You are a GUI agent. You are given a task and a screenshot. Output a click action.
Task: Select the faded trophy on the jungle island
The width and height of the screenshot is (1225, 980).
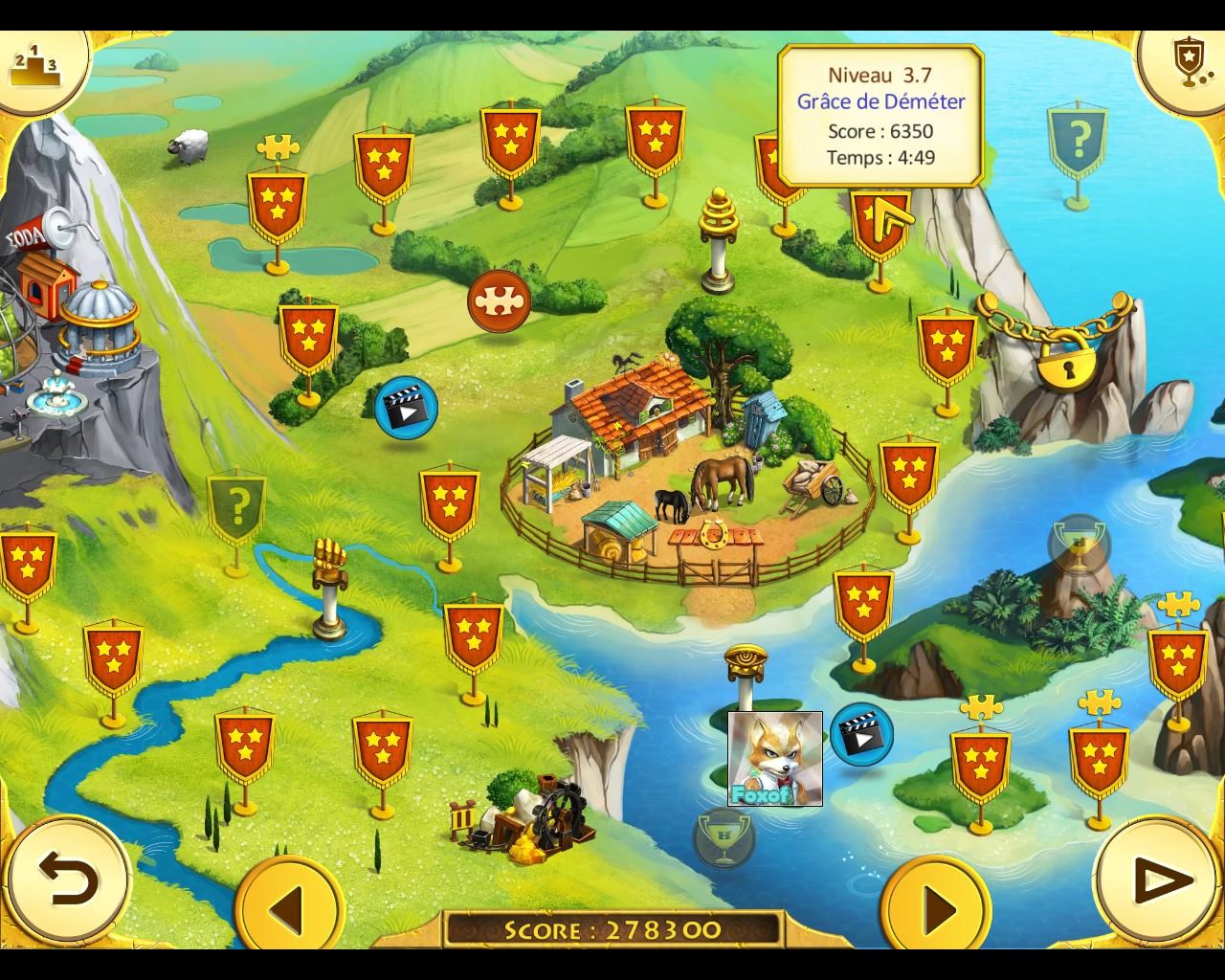pyautogui.click(x=1080, y=546)
